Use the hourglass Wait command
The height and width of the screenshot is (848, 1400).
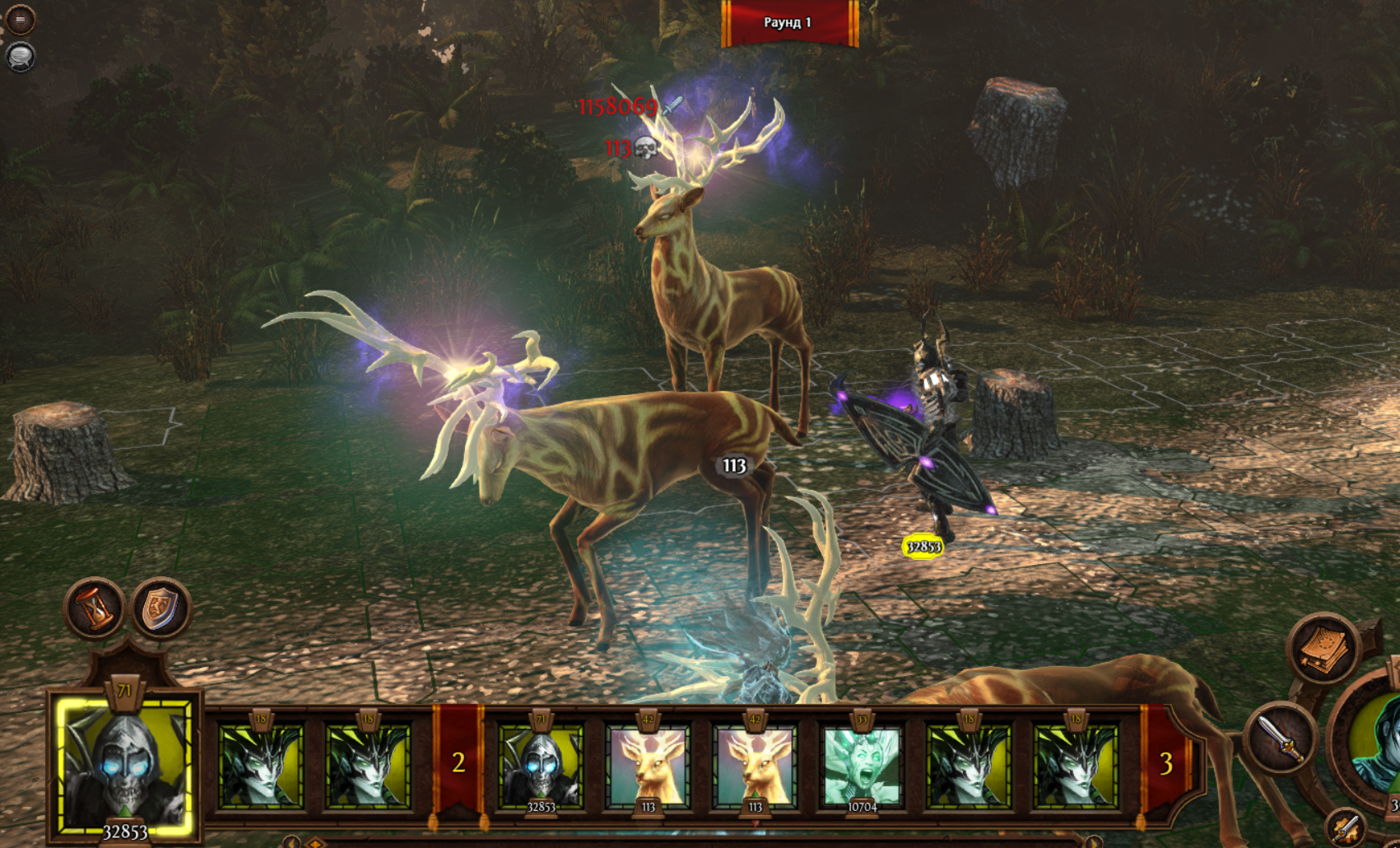click(95, 608)
